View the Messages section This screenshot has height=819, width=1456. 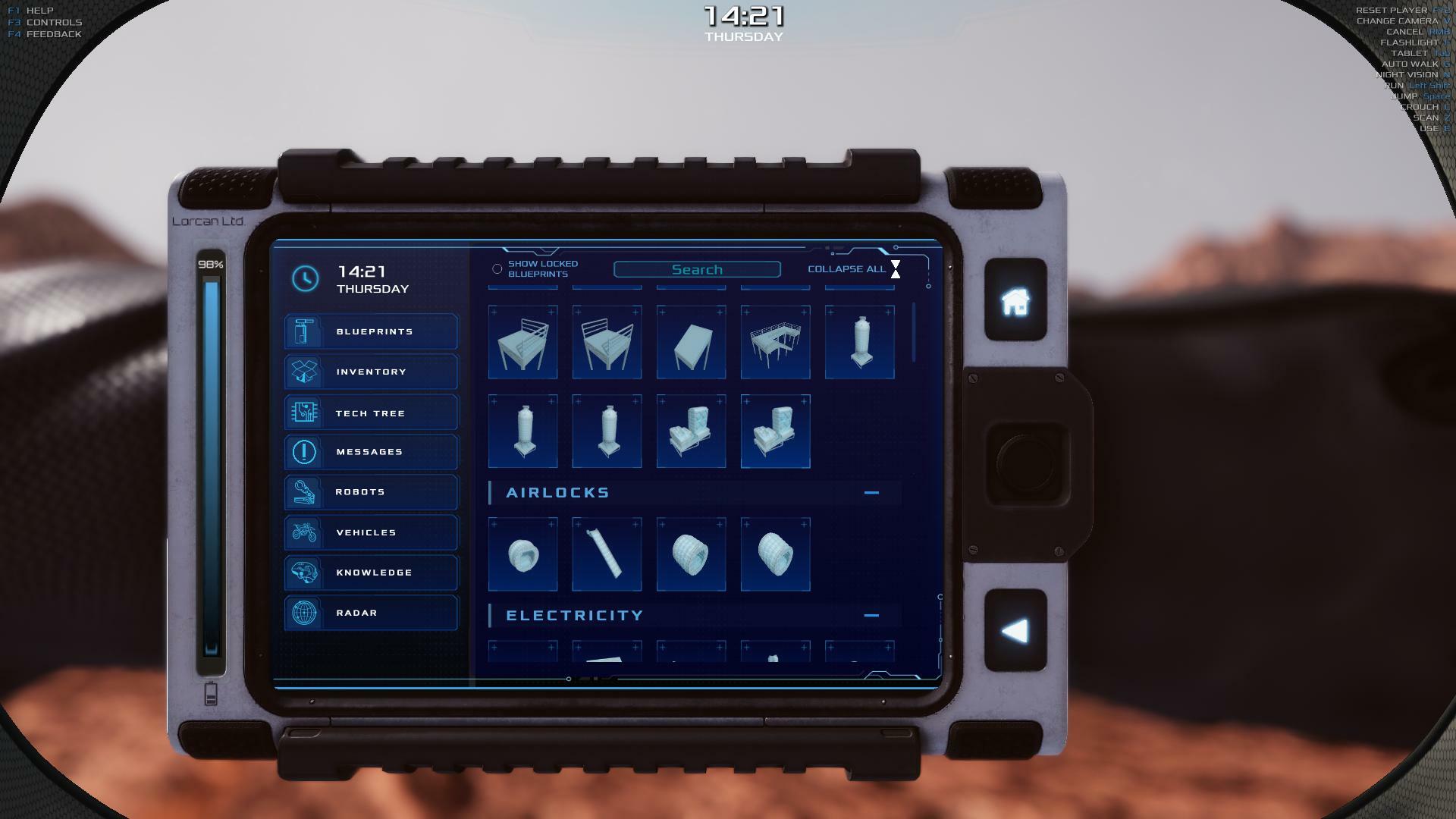pos(372,452)
